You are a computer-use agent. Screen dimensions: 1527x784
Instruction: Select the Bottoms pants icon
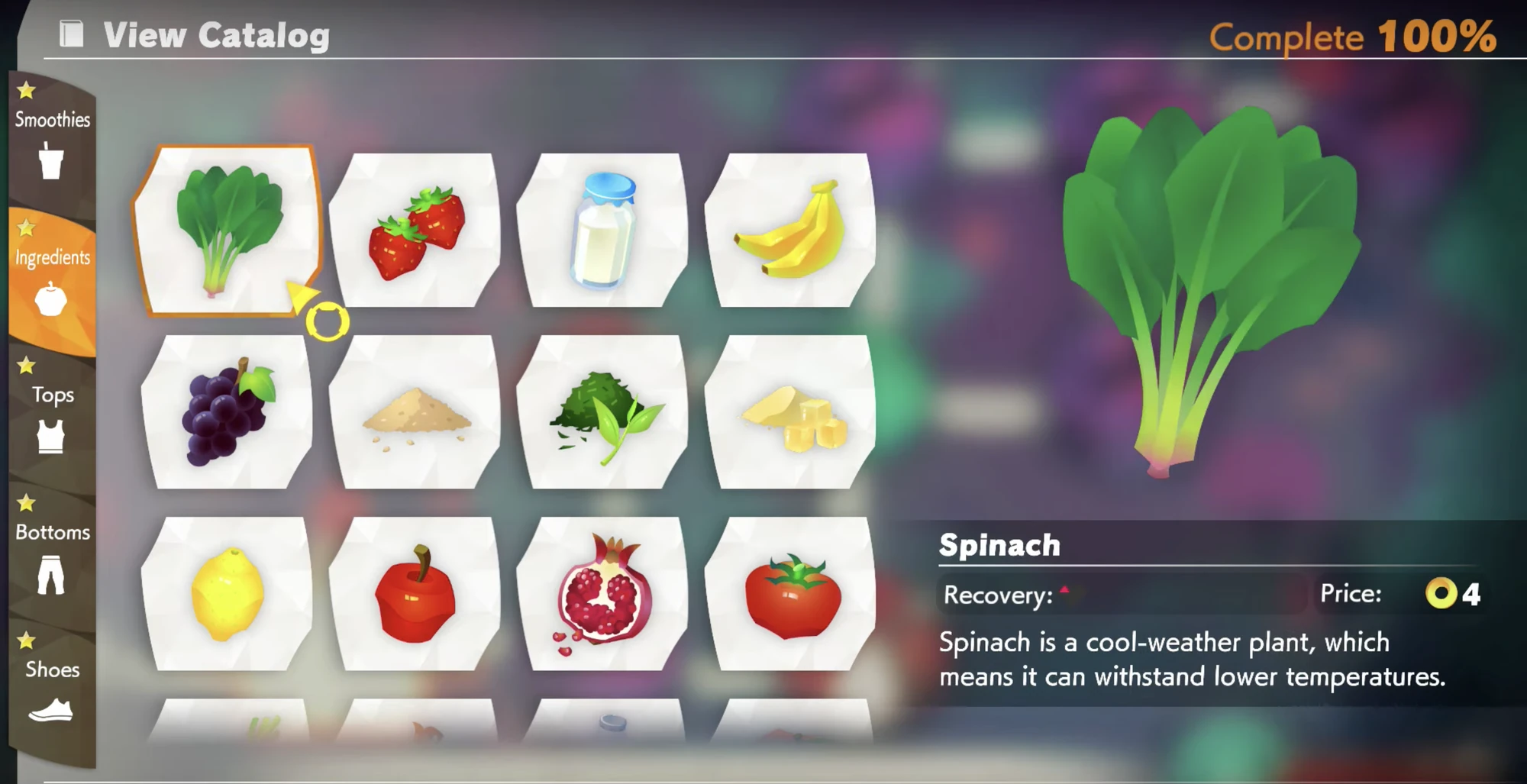(50, 576)
